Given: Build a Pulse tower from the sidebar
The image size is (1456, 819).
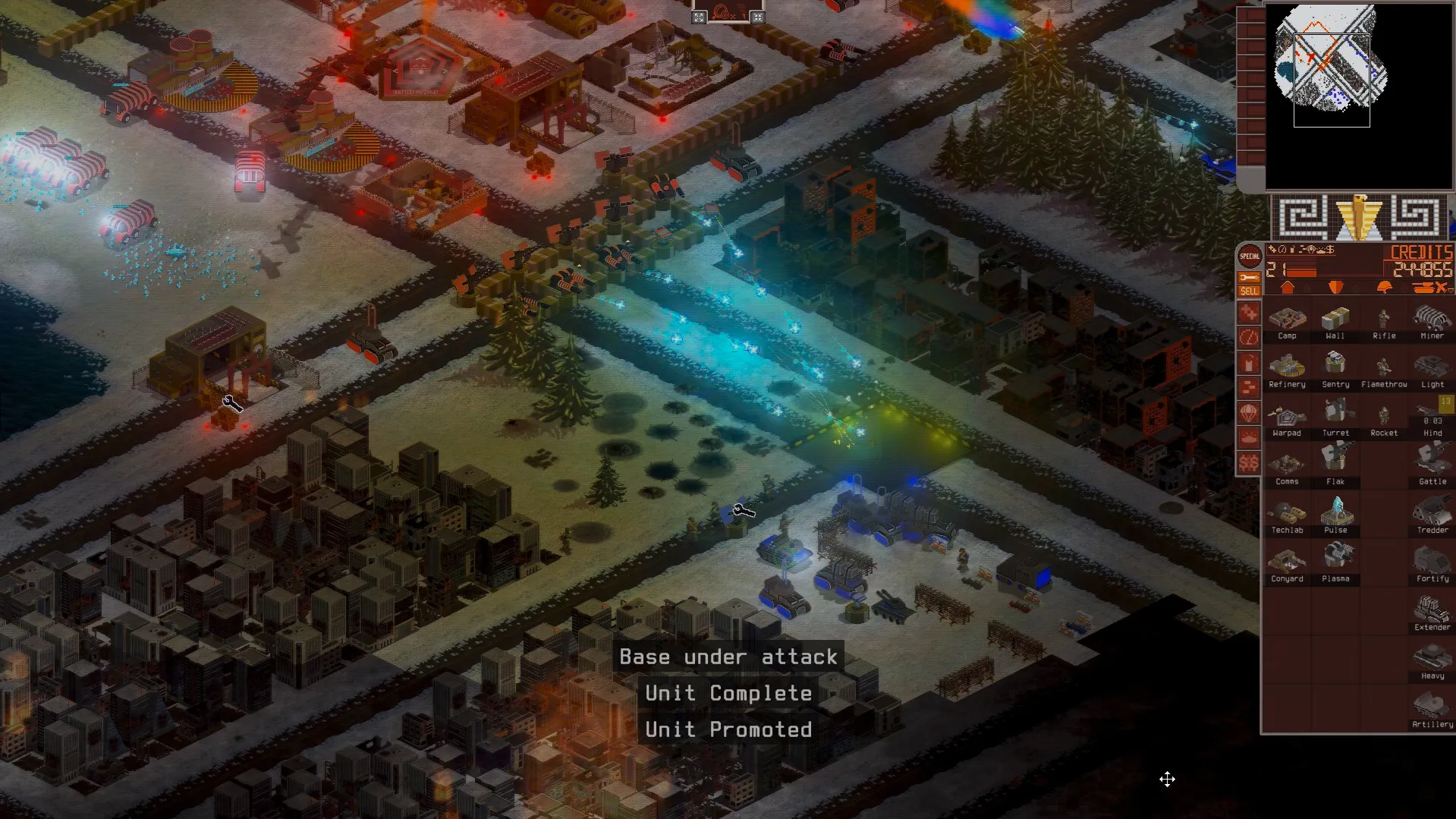Looking at the screenshot, I should (x=1337, y=514).
